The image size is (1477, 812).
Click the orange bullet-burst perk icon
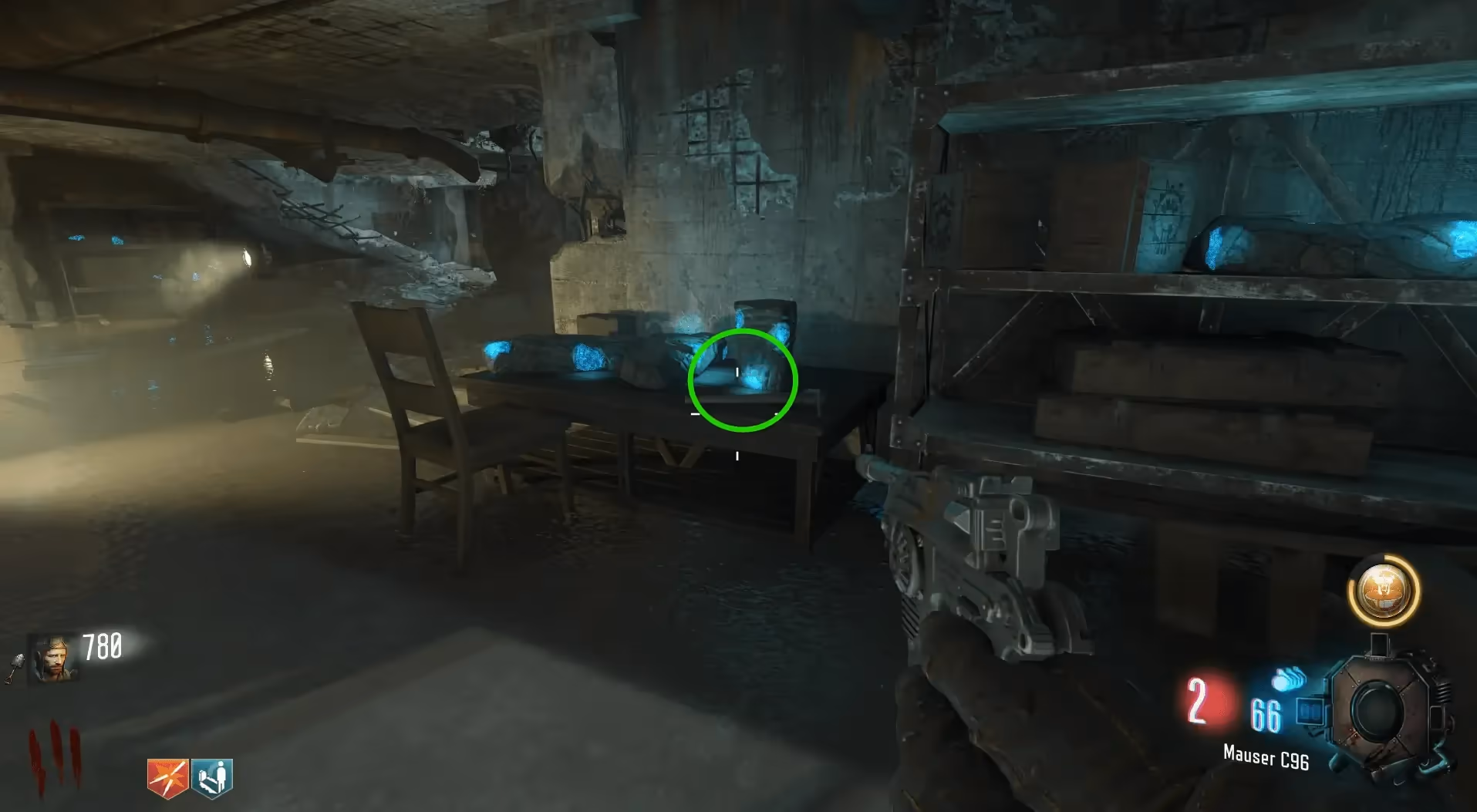167,777
